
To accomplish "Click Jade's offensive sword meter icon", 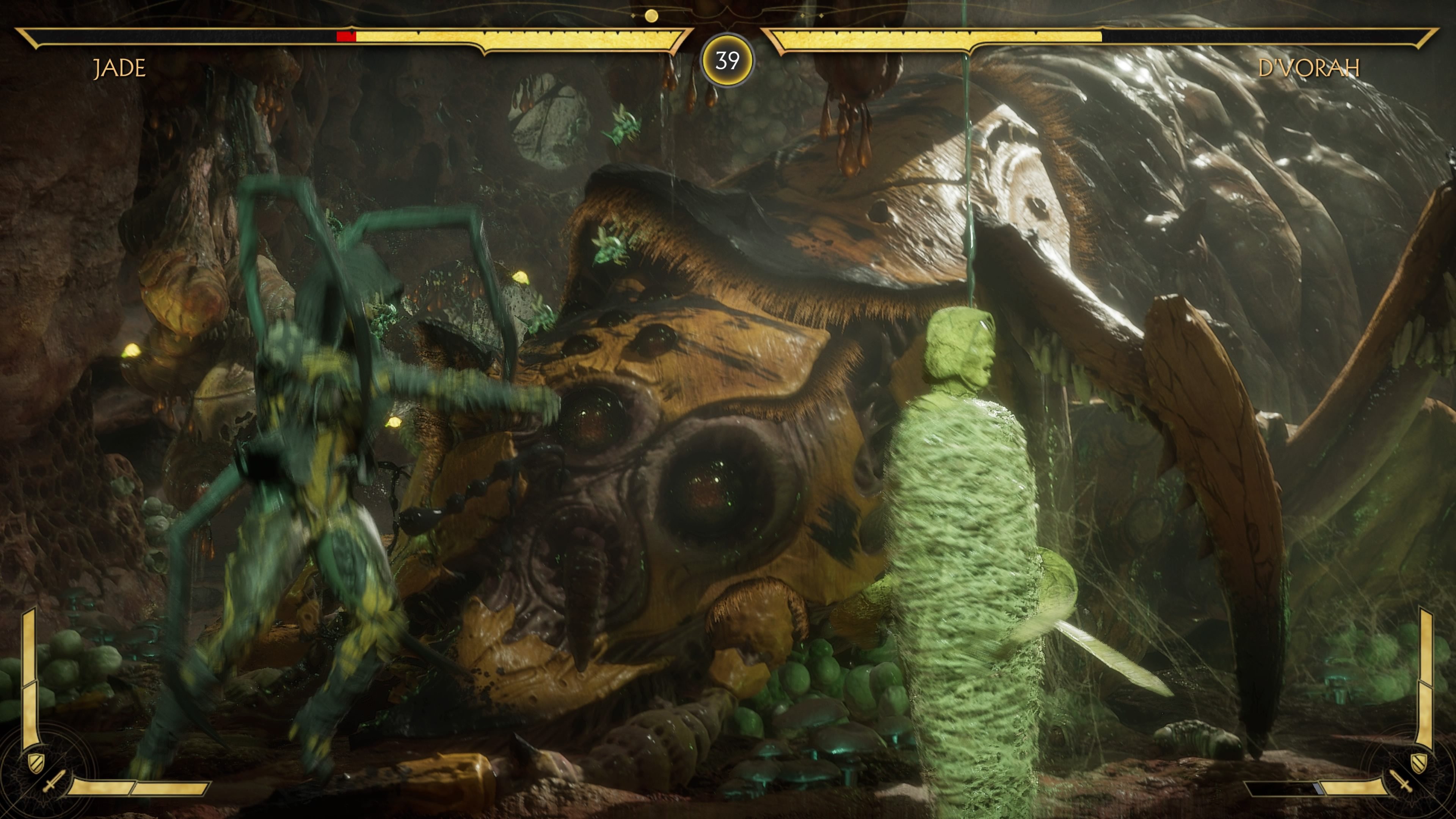I will [55, 781].
